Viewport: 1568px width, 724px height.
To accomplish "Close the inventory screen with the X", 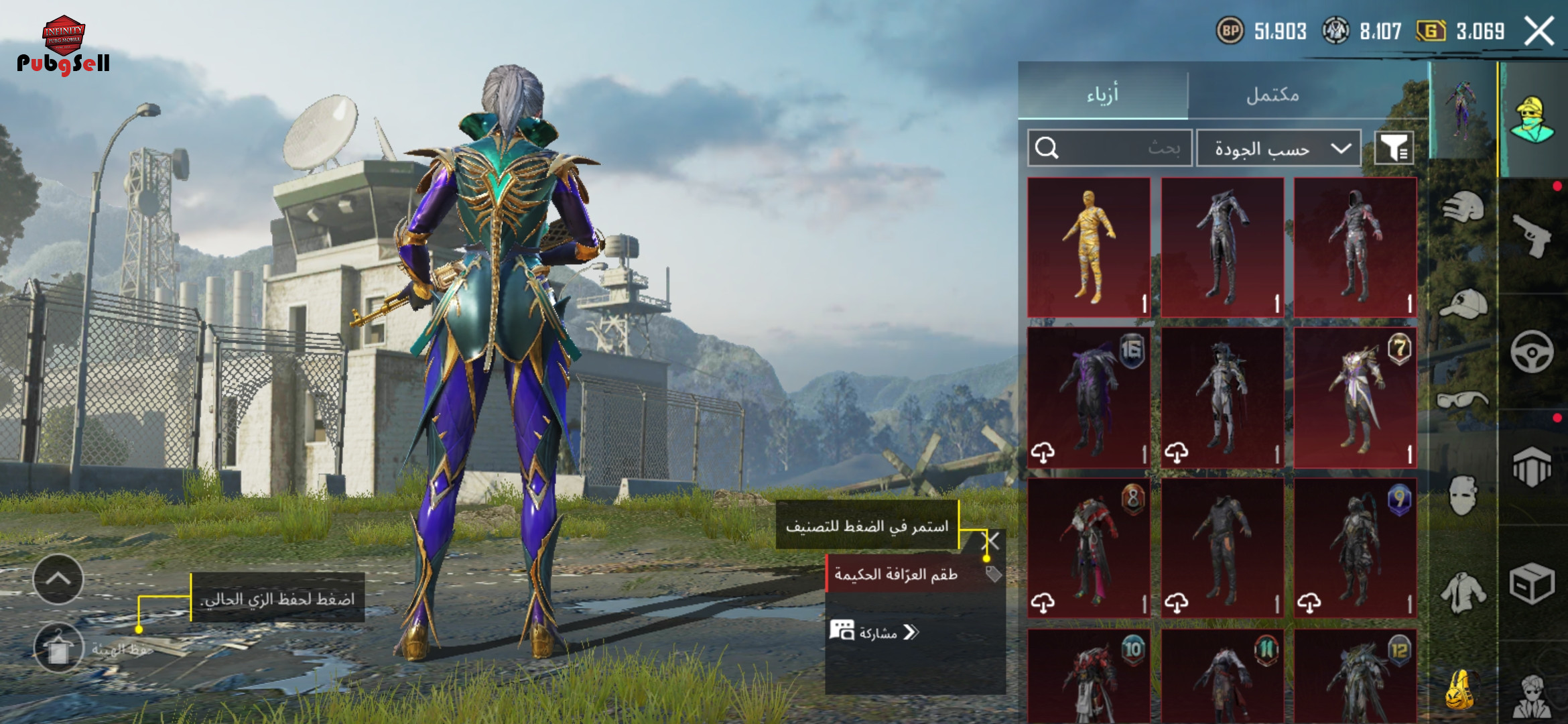I will tap(1539, 32).
